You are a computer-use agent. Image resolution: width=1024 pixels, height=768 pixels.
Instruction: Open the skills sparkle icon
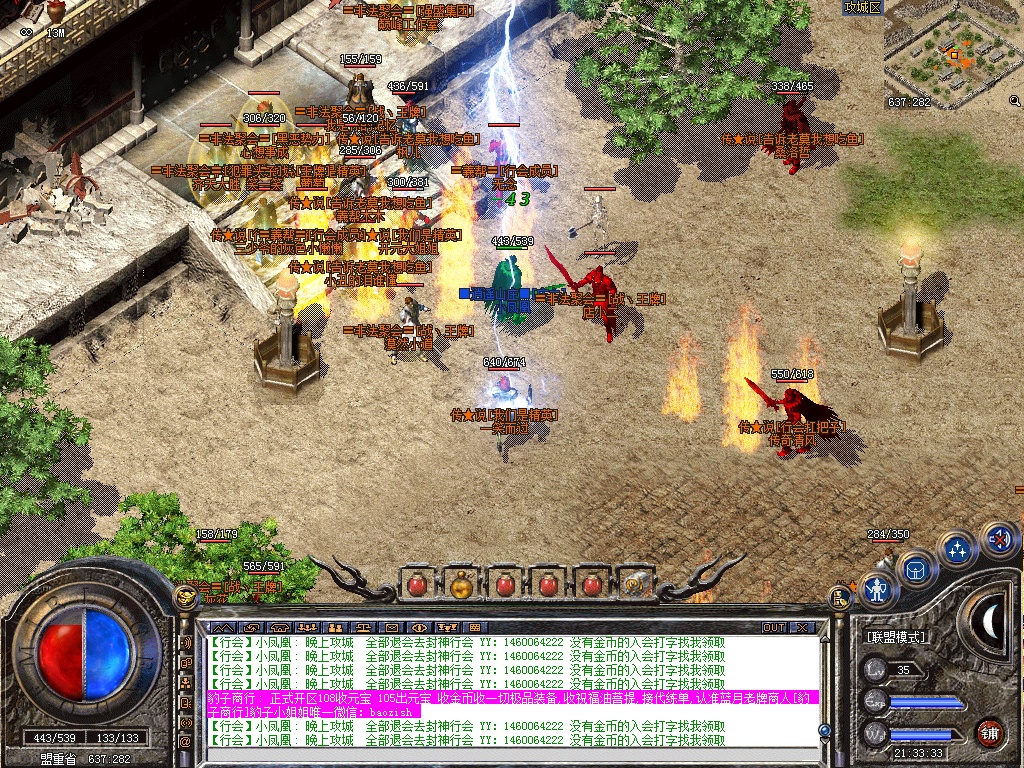point(957,549)
